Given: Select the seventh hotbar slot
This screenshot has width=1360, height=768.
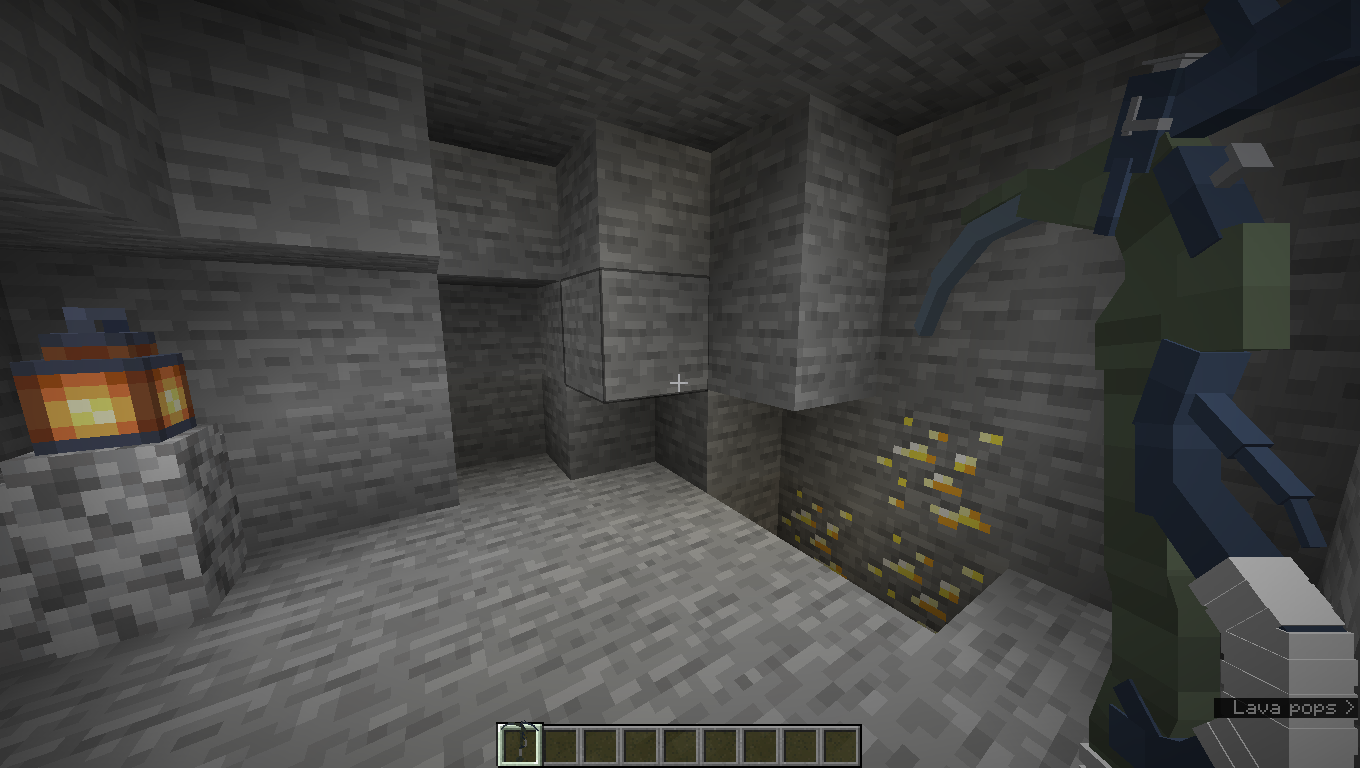Looking at the screenshot, I should point(762,740).
